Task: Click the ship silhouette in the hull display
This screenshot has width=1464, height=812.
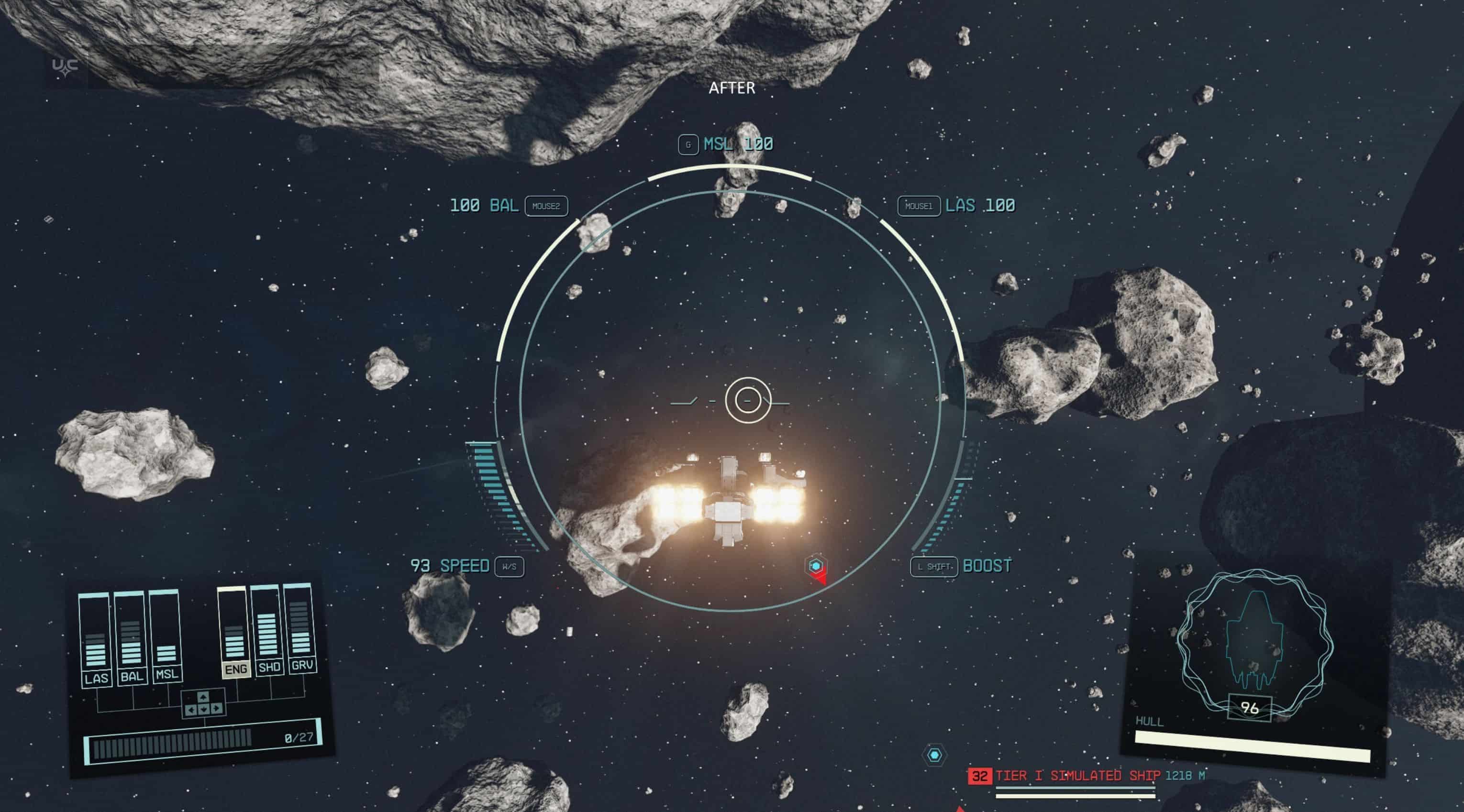Action: click(x=1253, y=639)
